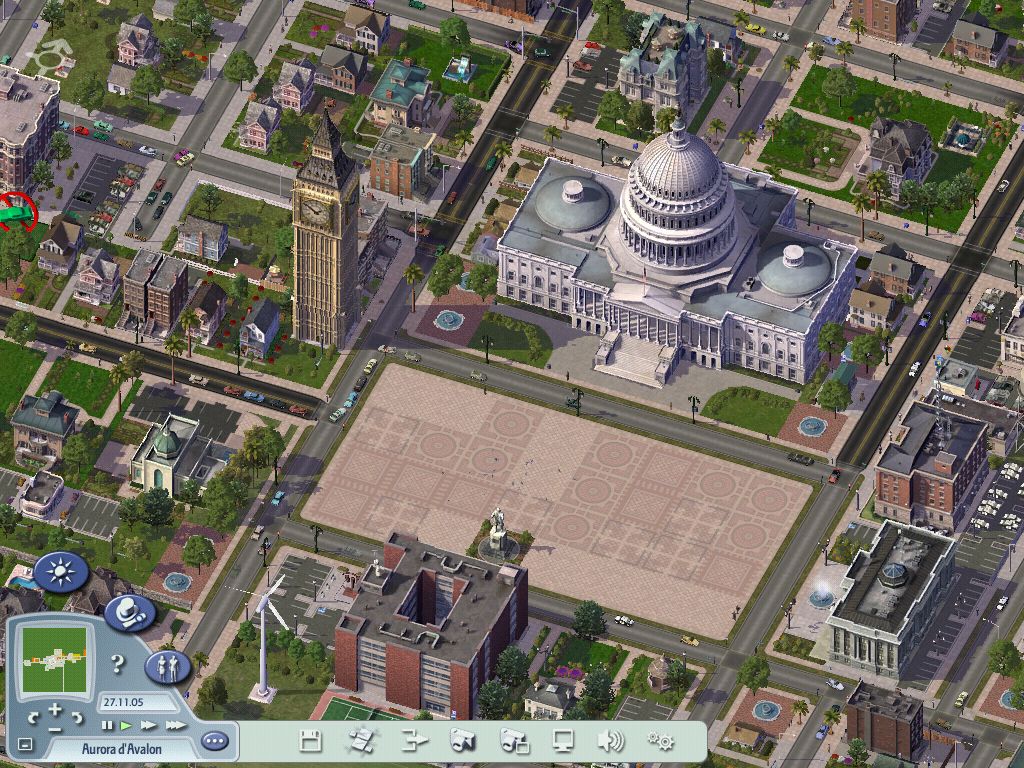Adjust audio with the speaker icon

[x=610, y=741]
